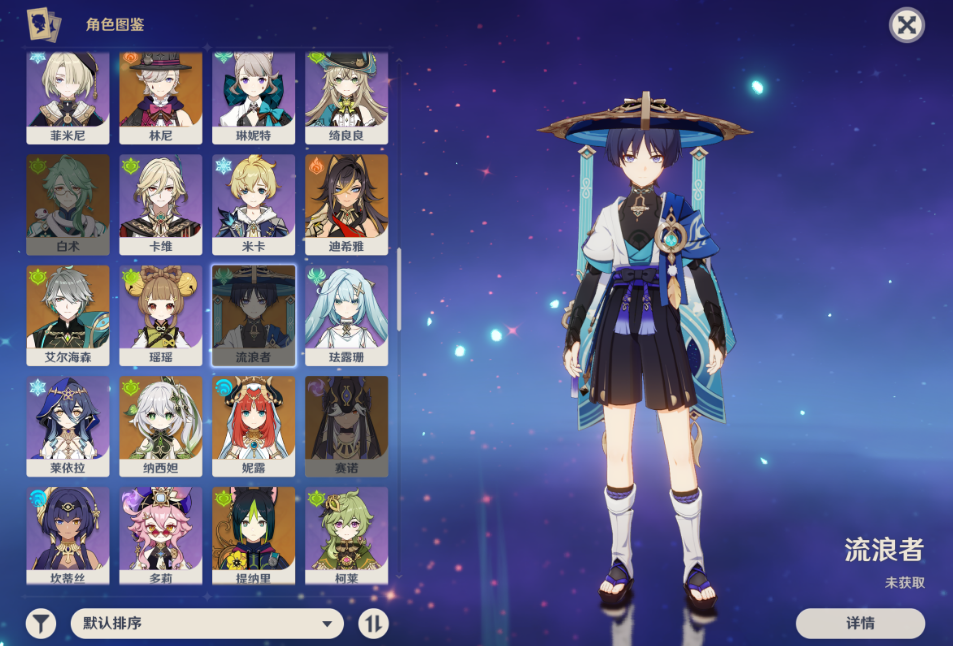Image resolution: width=953 pixels, height=646 pixels.
Task: Open 详情 details for 流浪者
Action: (860, 623)
